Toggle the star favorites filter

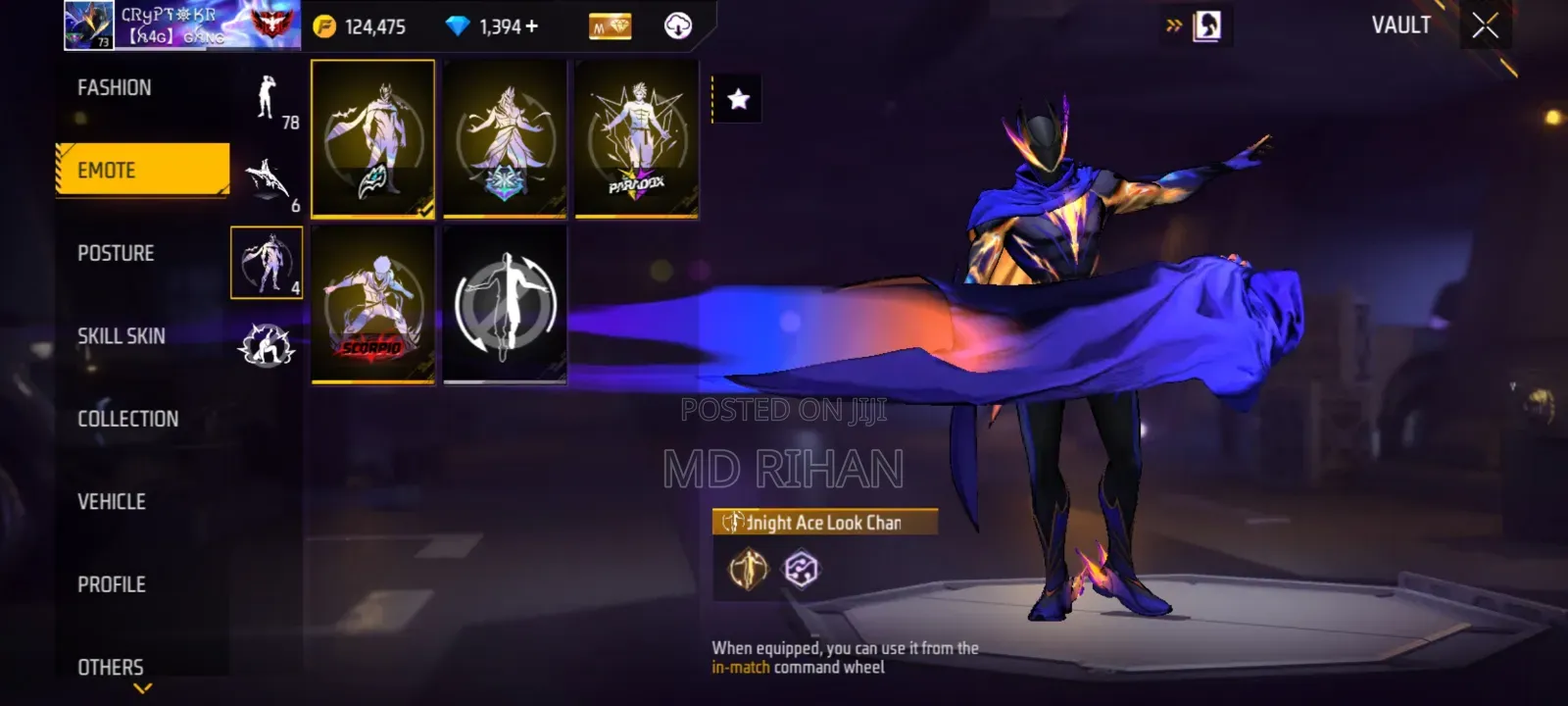(738, 99)
